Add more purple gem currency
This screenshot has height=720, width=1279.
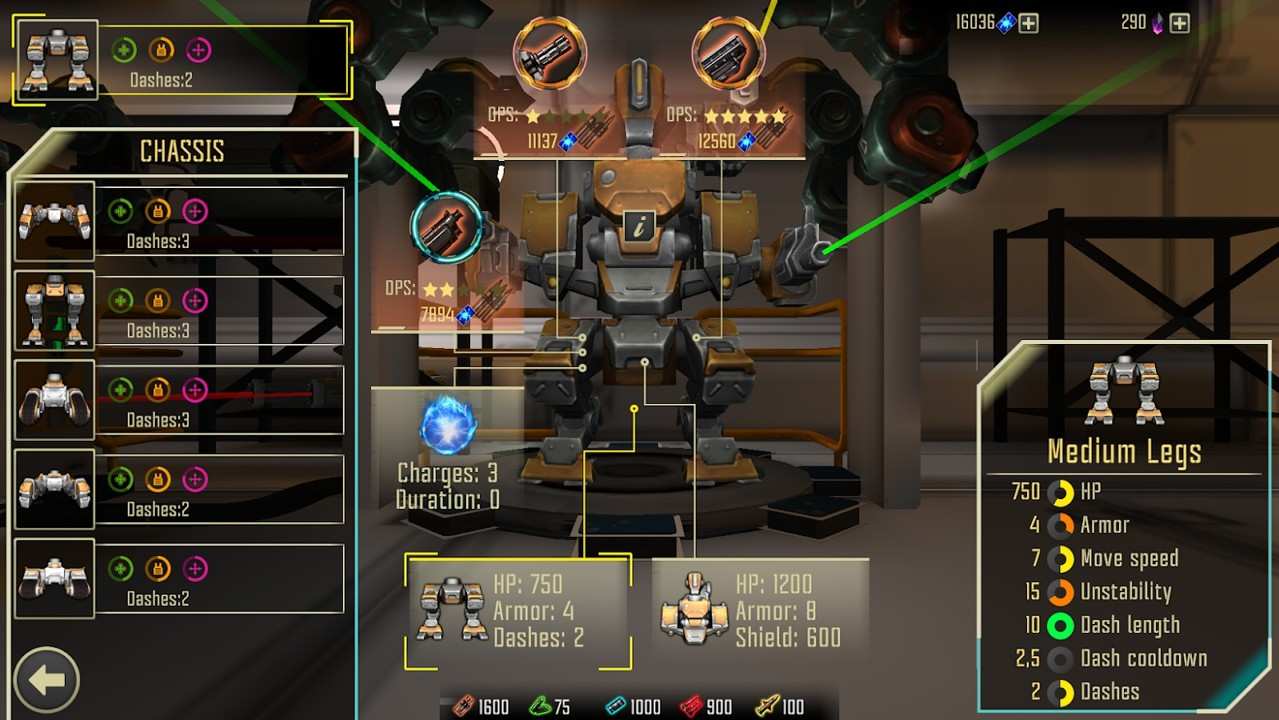[x=1180, y=23]
